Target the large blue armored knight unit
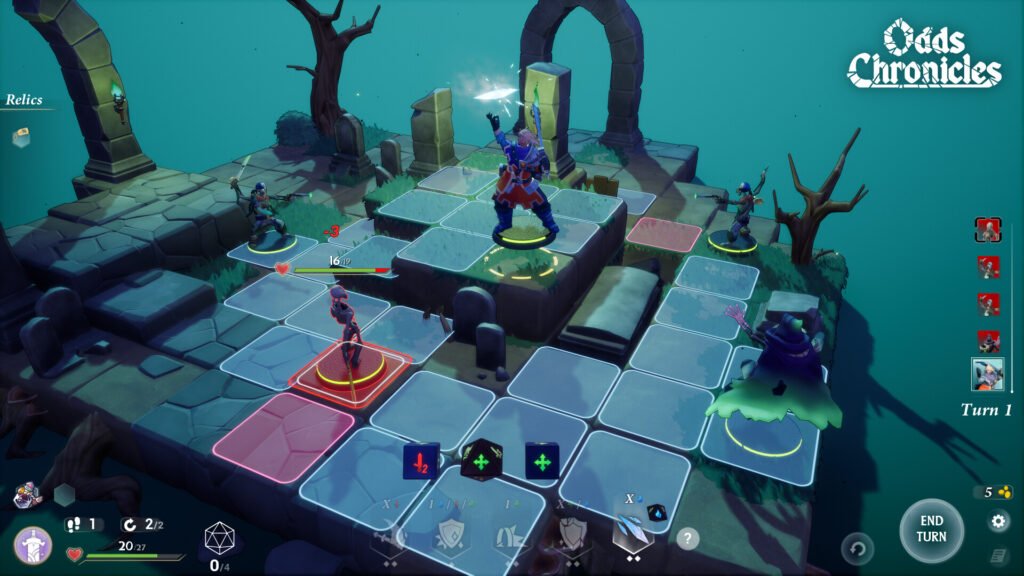The height and width of the screenshot is (576, 1024). tap(524, 185)
